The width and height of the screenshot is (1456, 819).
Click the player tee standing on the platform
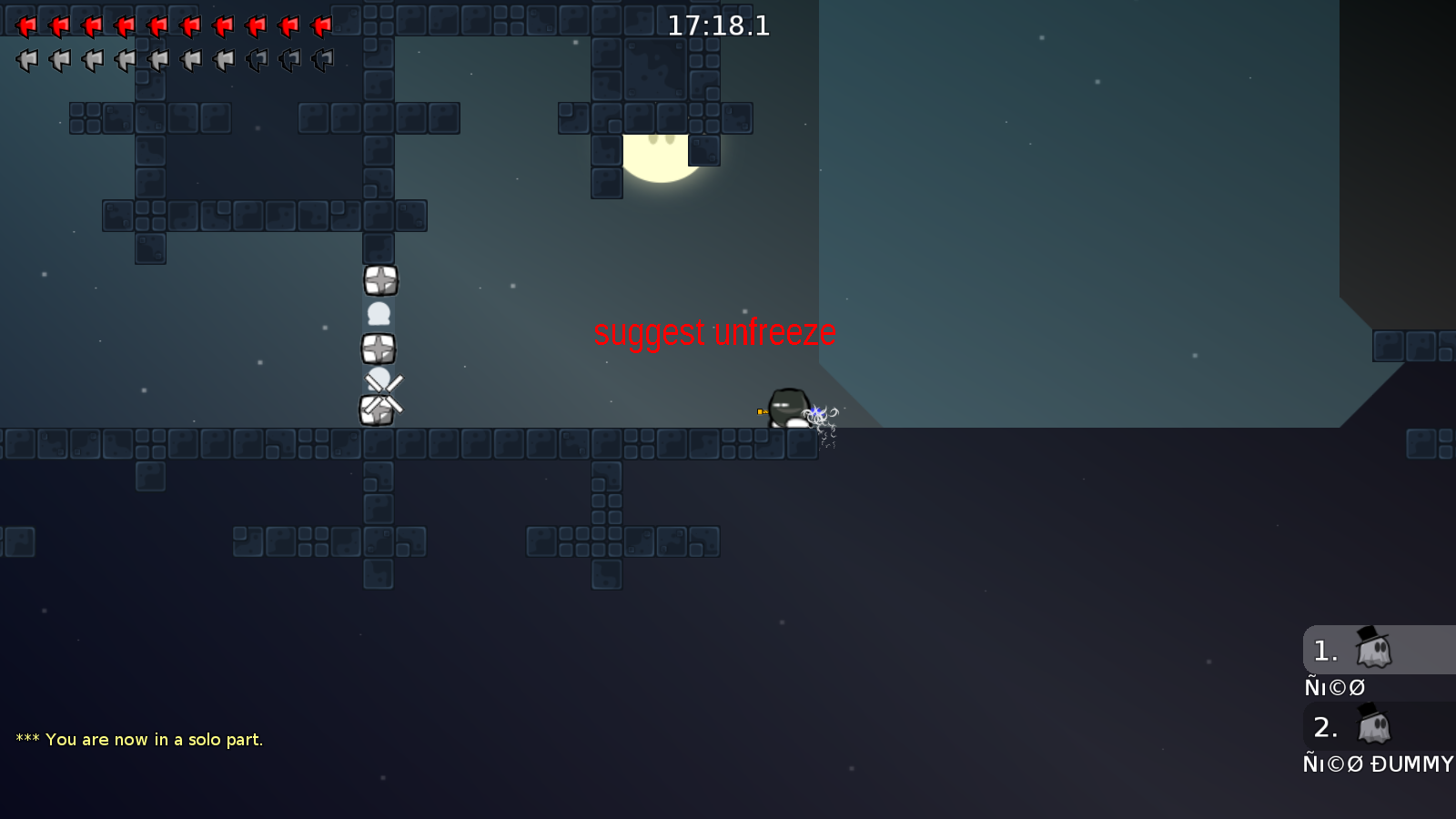790,407
